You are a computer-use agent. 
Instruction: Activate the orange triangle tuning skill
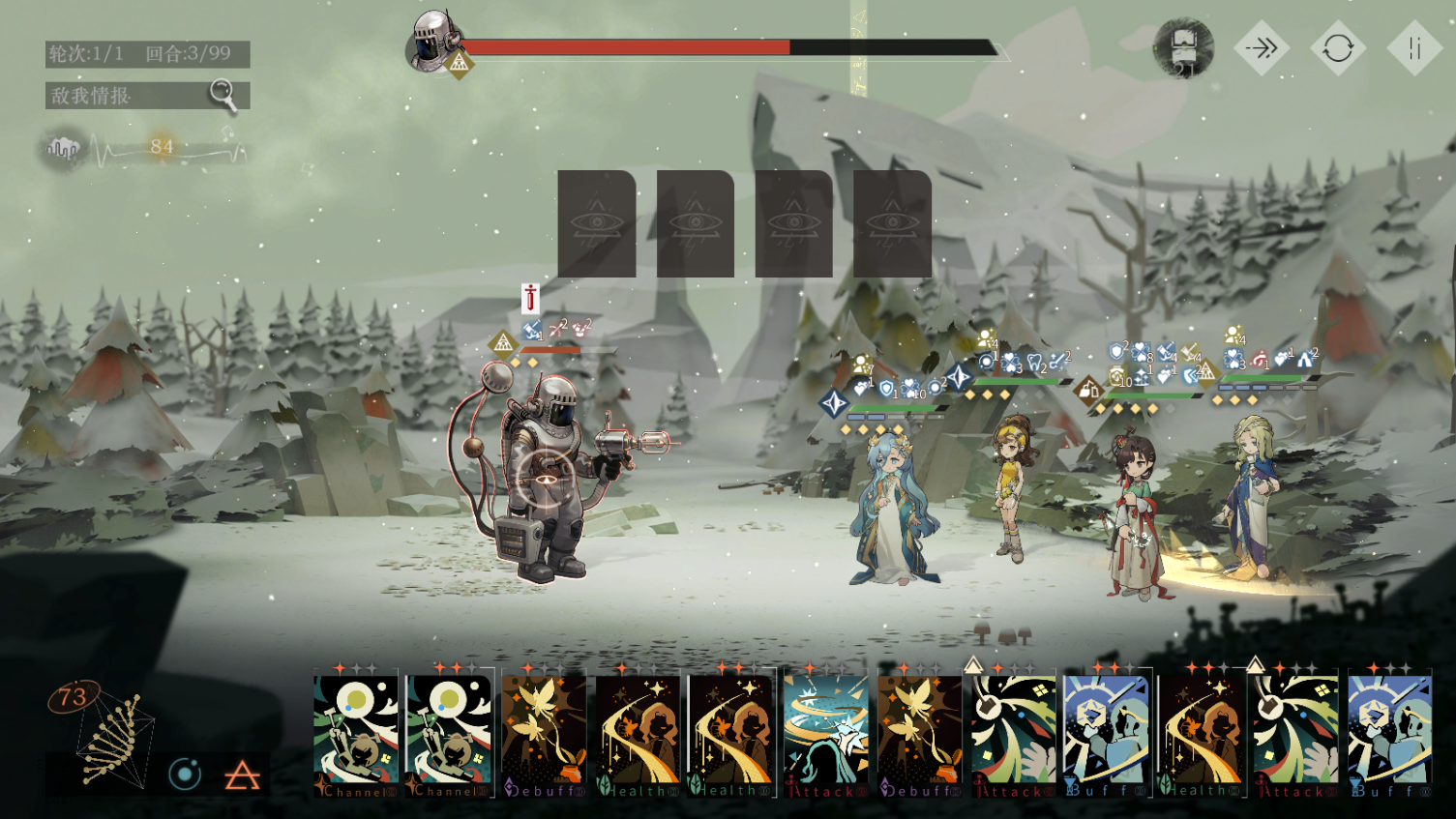pos(242,775)
